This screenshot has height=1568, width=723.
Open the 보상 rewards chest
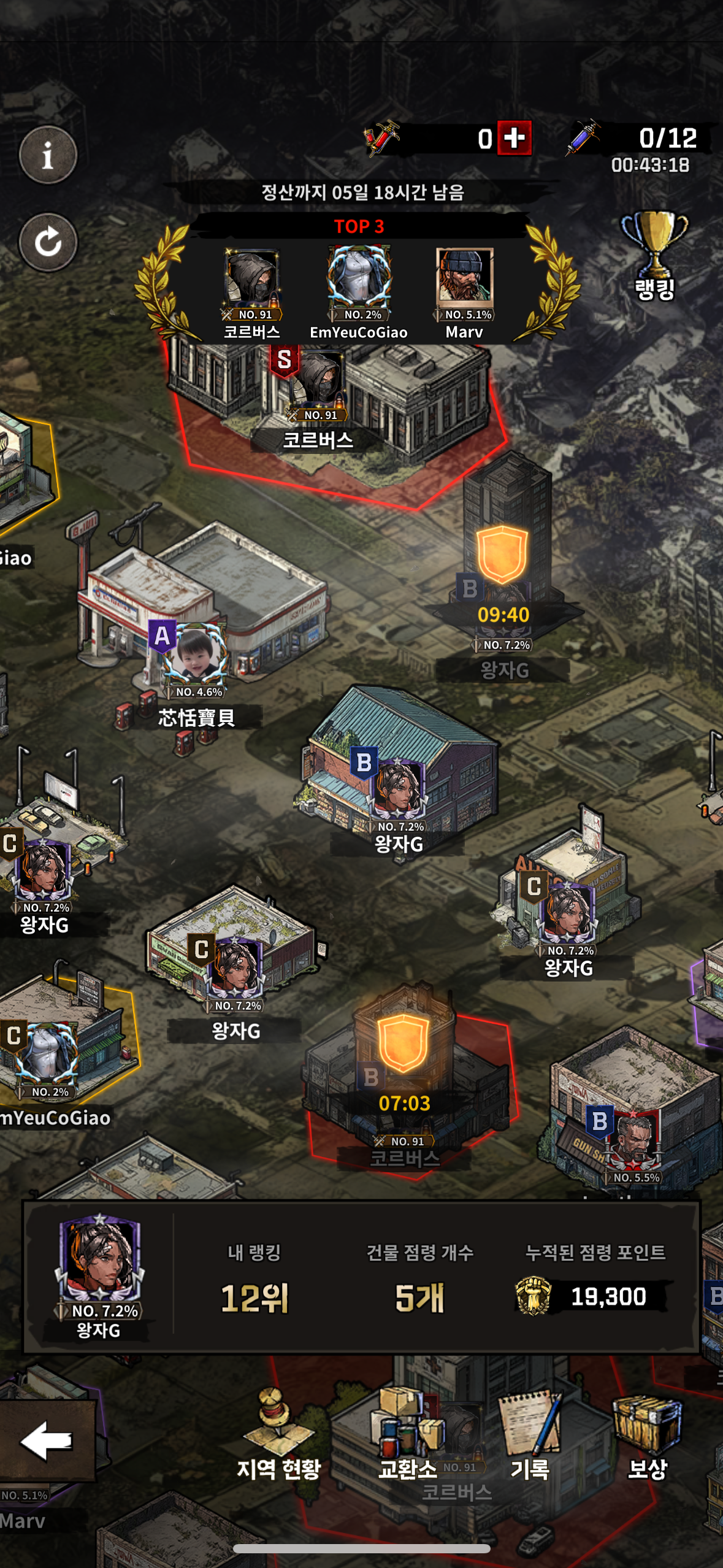(648, 1435)
